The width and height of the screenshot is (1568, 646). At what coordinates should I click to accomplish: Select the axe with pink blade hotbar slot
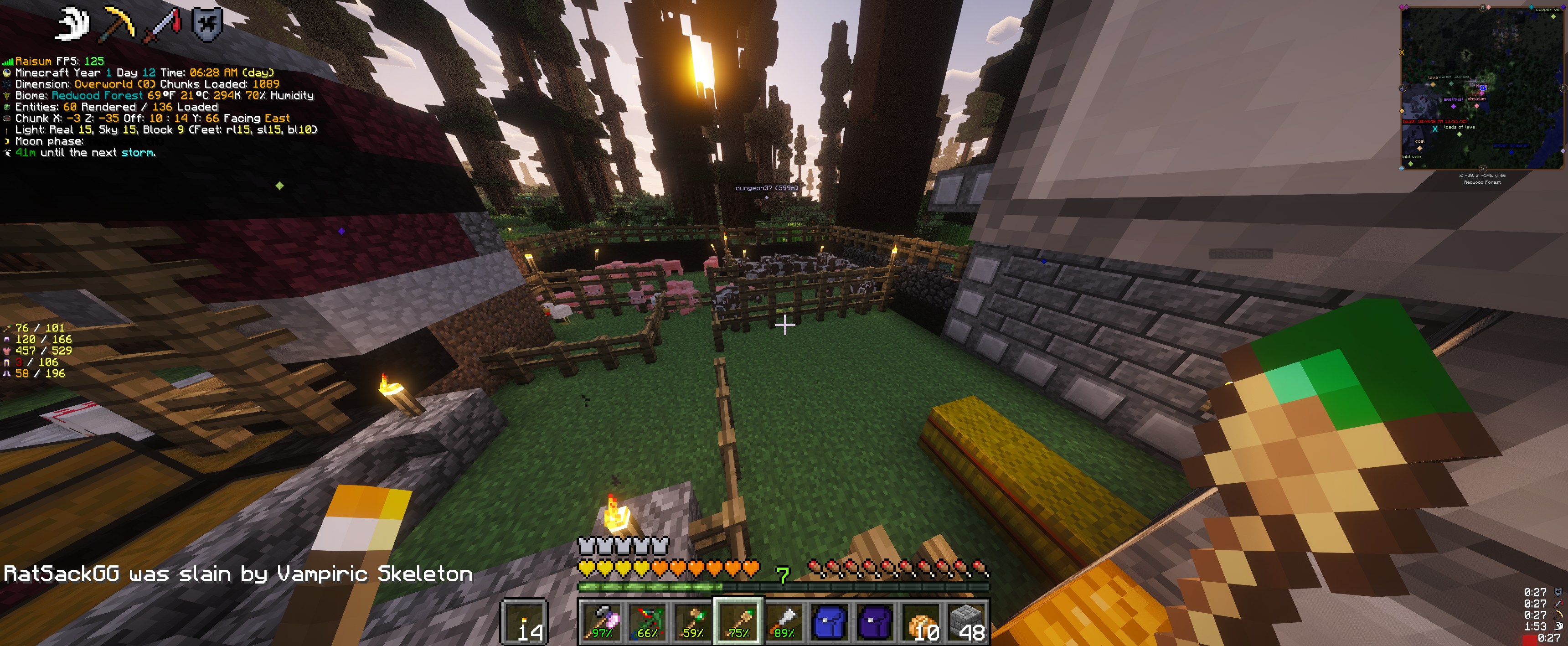[x=600, y=621]
